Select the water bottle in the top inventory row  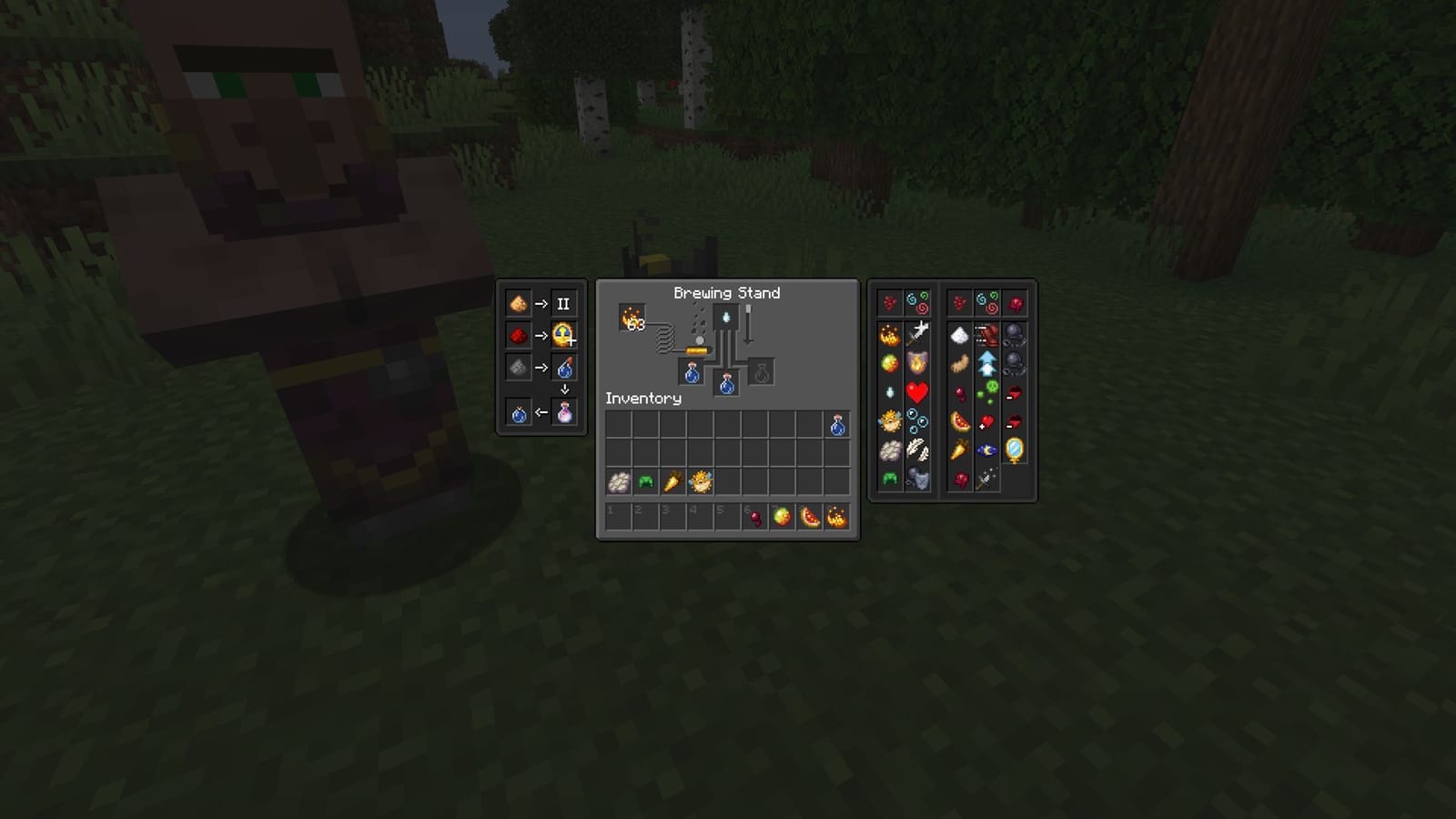838,425
